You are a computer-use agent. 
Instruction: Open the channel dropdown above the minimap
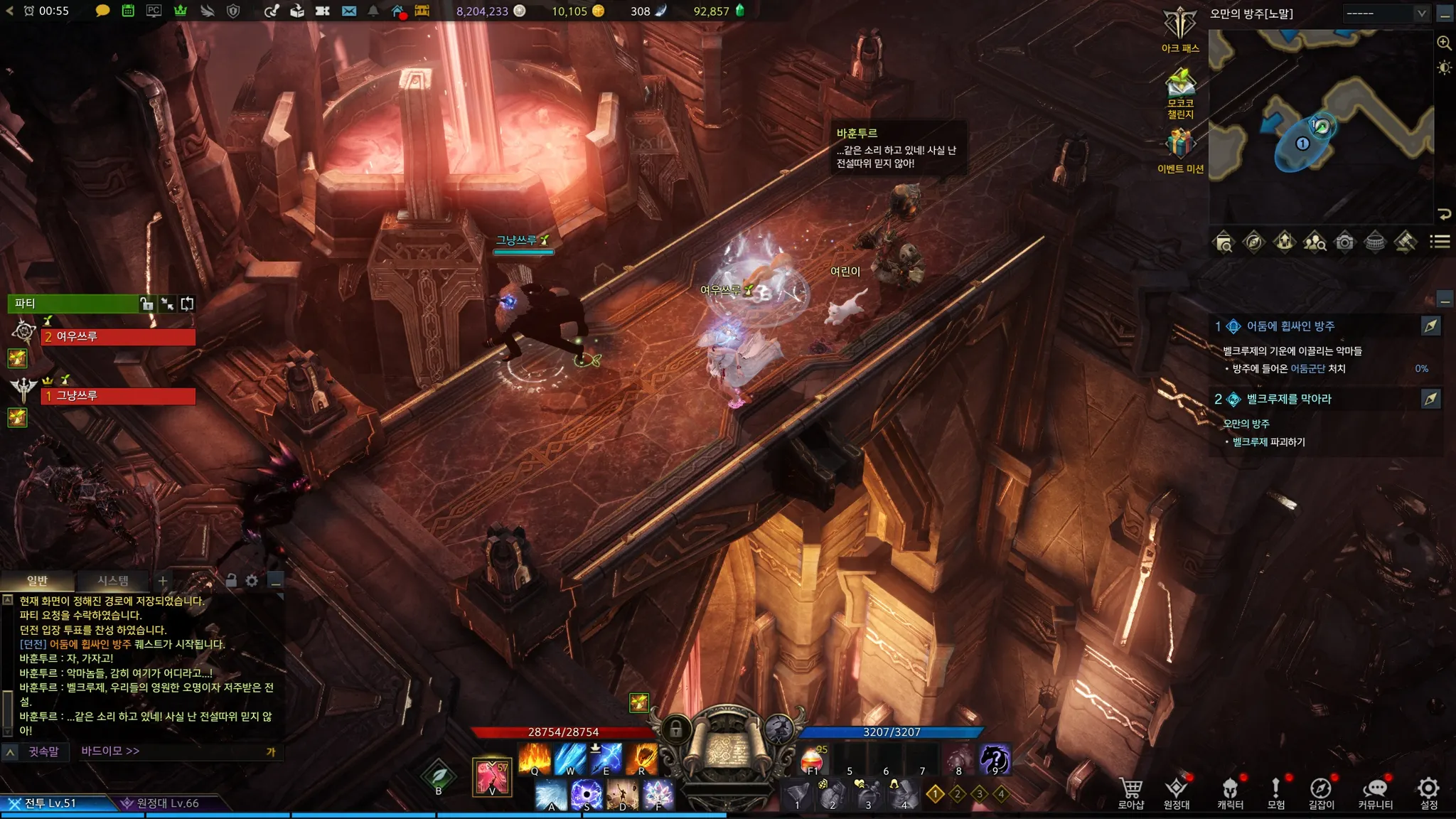[x=1386, y=14]
